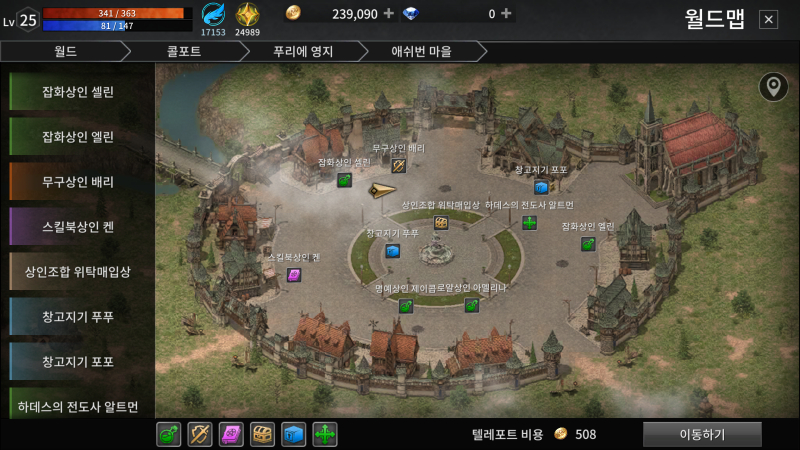
Task: Select 잡화상인 셀린 in the NPC list
Action: pyautogui.click(x=78, y=91)
